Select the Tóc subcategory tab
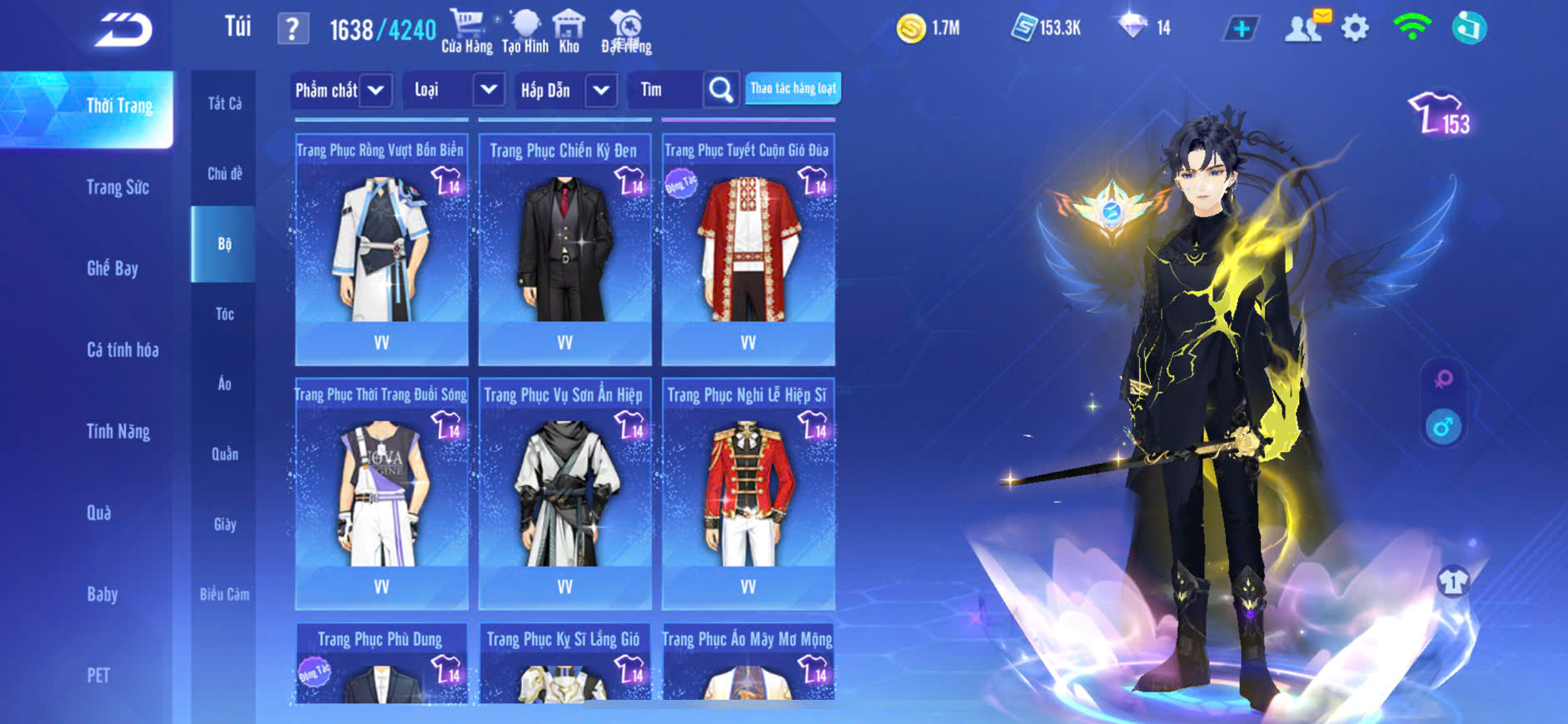The height and width of the screenshot is (724, 1568). tap(224, 314)
